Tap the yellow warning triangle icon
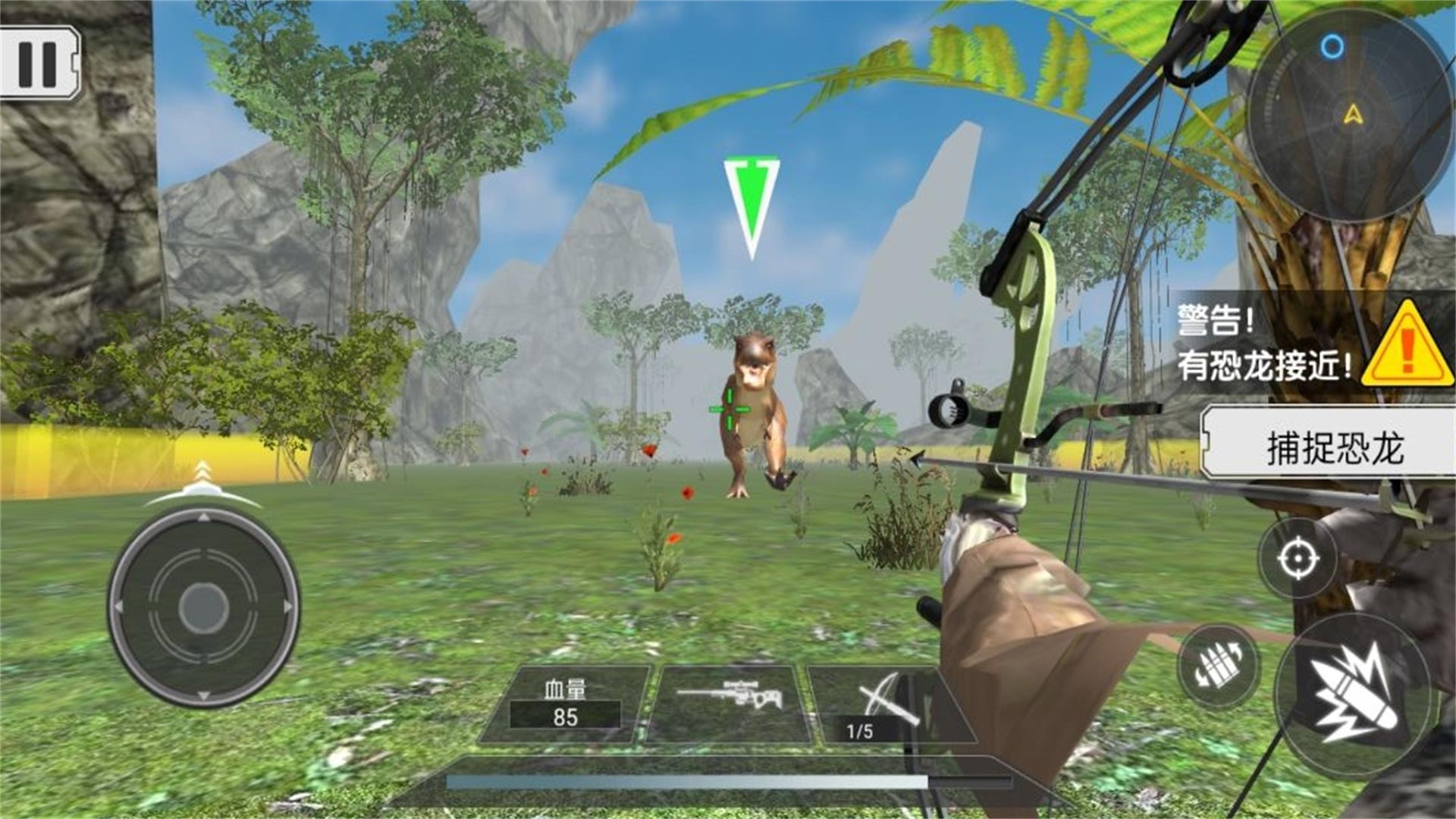Viewport: 1456px width, 819px height. 1407,353
